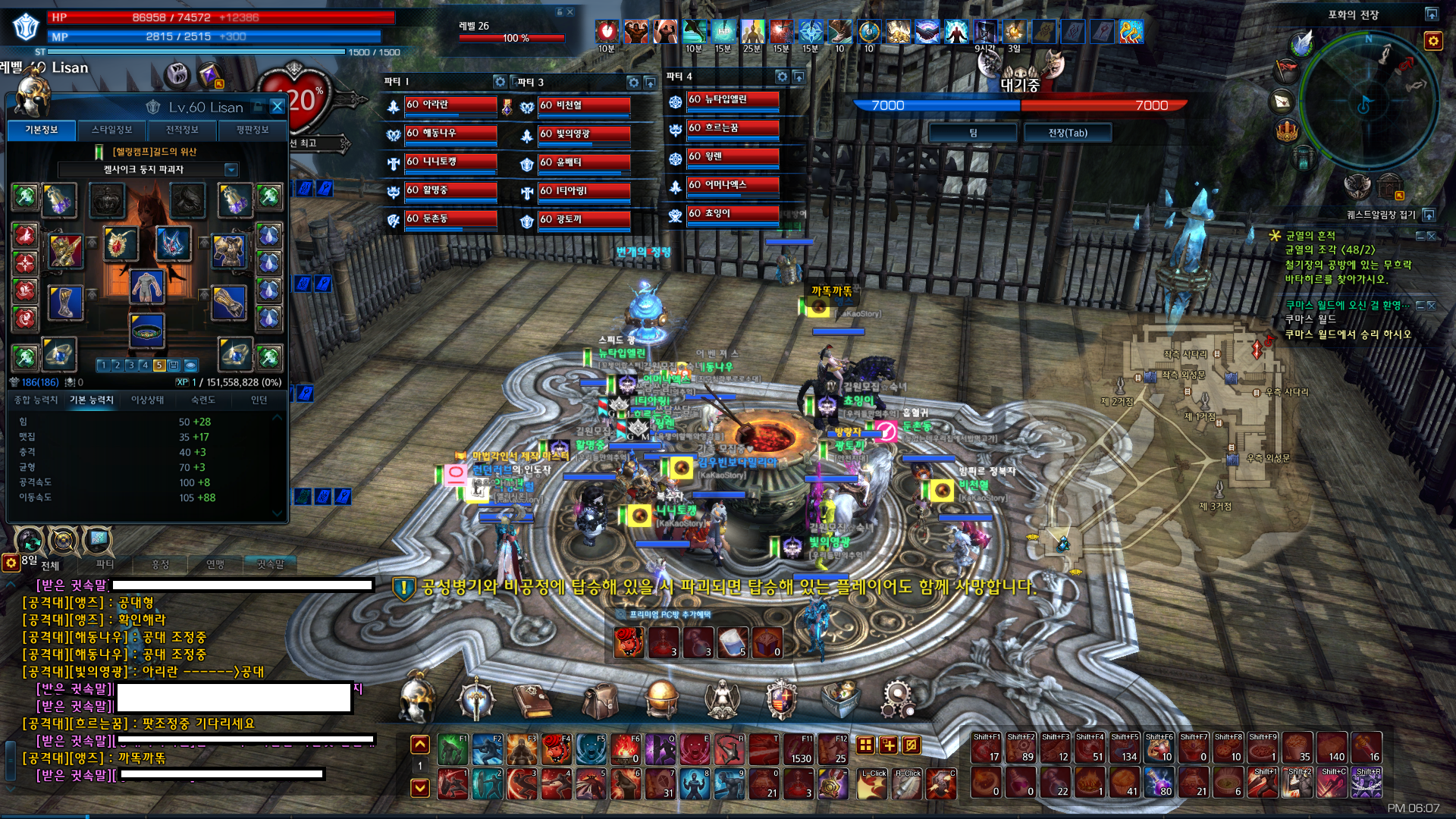Close the Lv.60 Lisan character window
Viewport: 1456px width, 819px height.
pos(278,107)
